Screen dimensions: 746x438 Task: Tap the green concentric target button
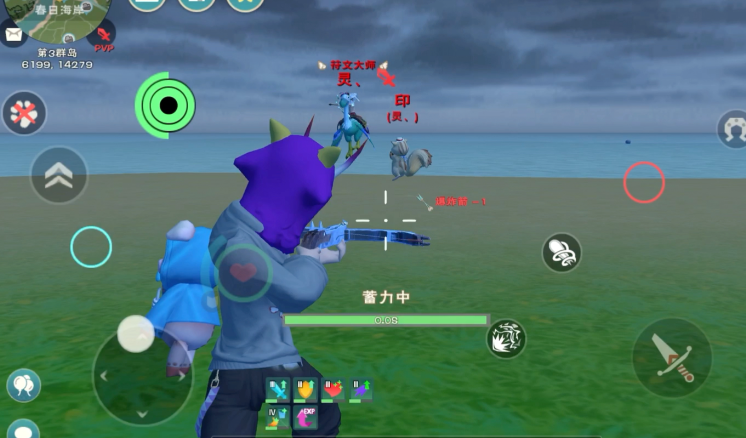coord(167,105)
